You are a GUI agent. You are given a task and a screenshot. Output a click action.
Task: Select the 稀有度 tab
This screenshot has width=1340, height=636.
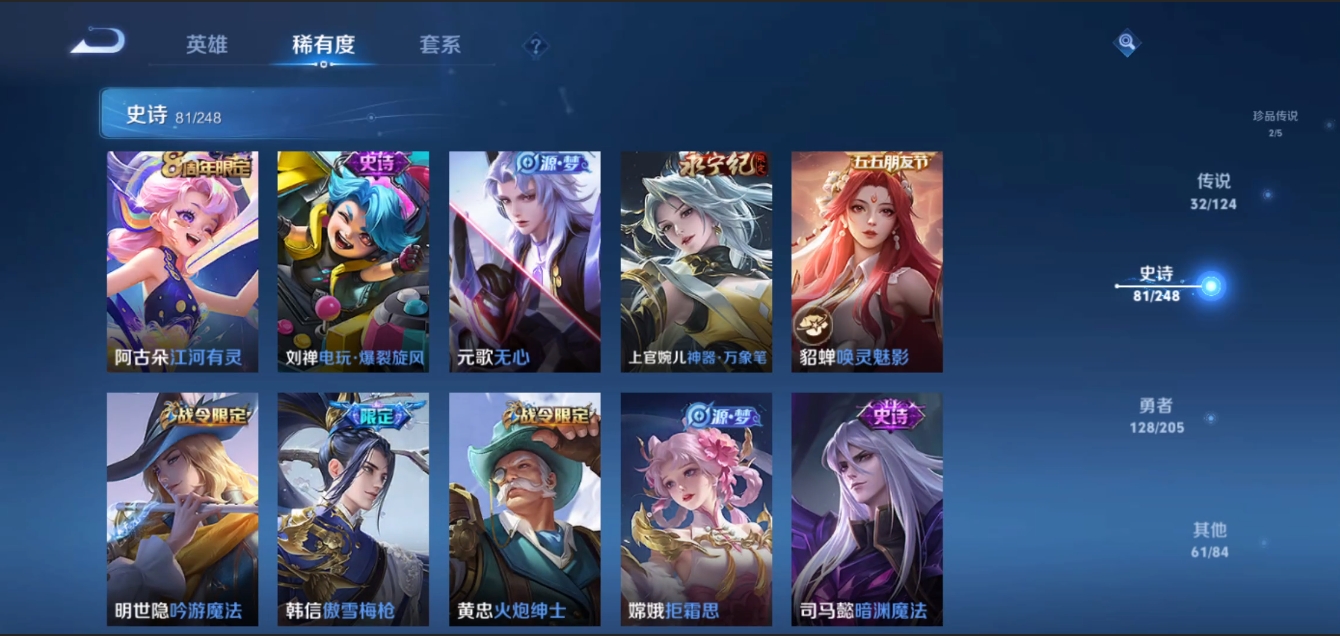coord(323,45)
